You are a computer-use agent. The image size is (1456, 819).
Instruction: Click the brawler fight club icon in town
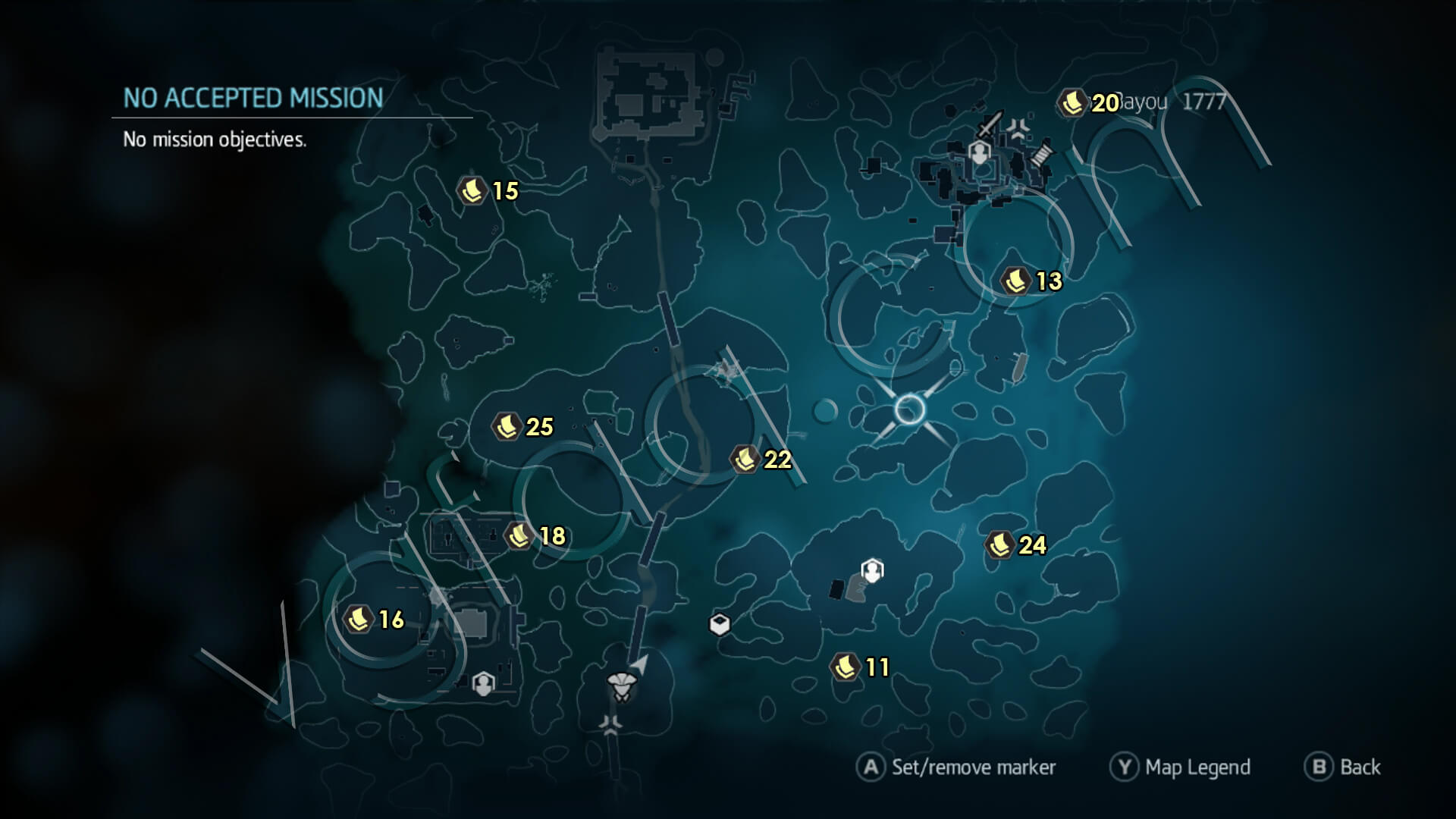tap(1018, 127)
